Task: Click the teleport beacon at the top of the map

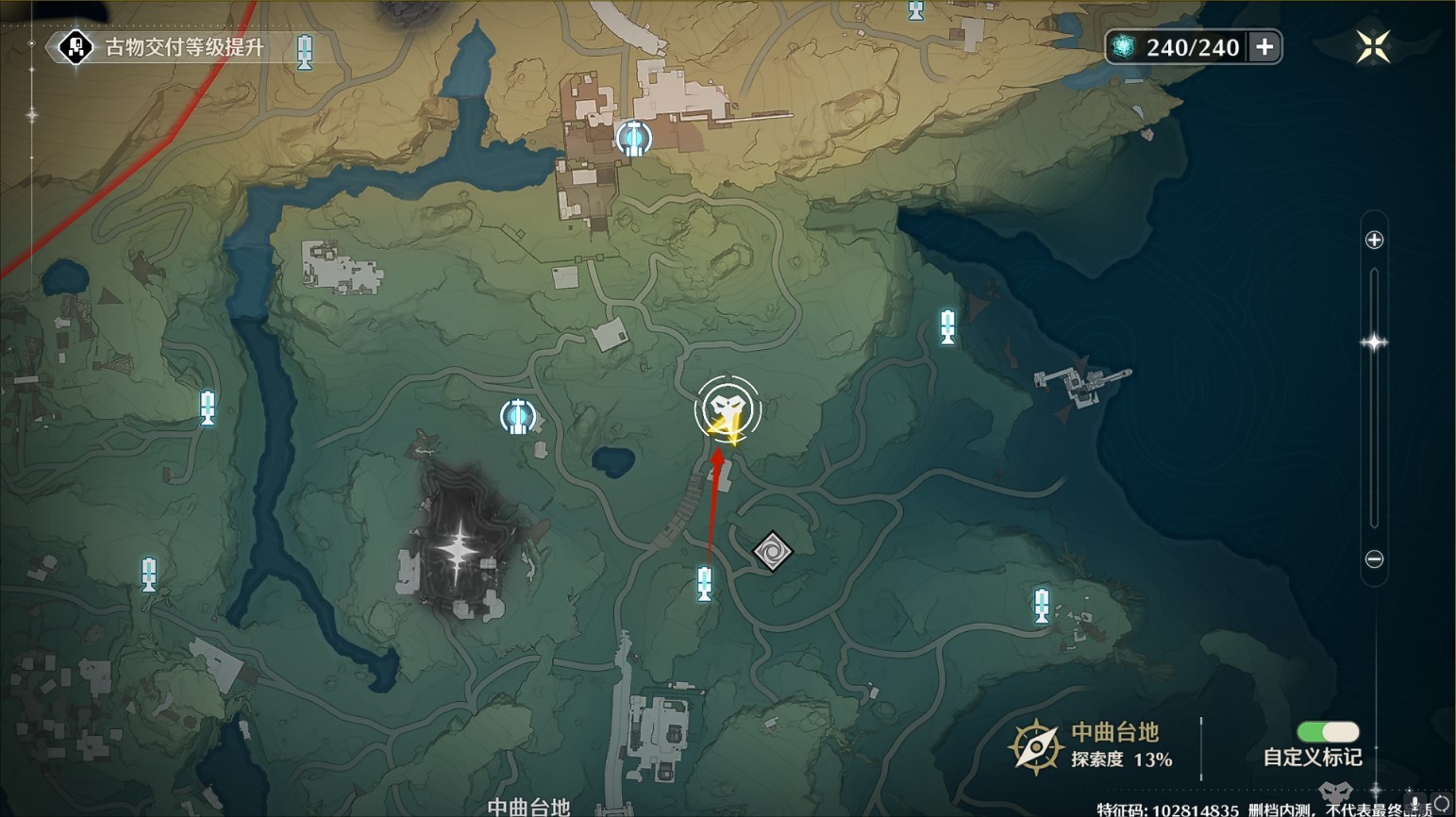Action: (914, 12)
